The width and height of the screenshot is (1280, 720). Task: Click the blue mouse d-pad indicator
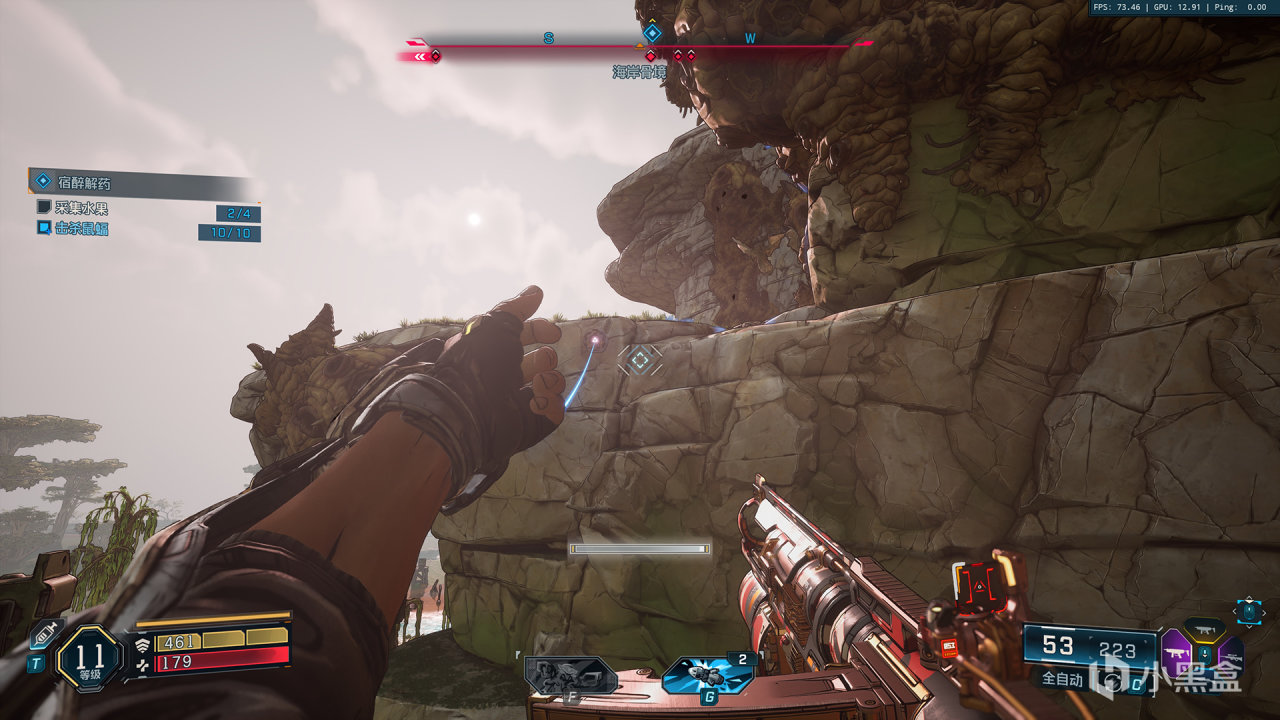[x=1249, y=611]
